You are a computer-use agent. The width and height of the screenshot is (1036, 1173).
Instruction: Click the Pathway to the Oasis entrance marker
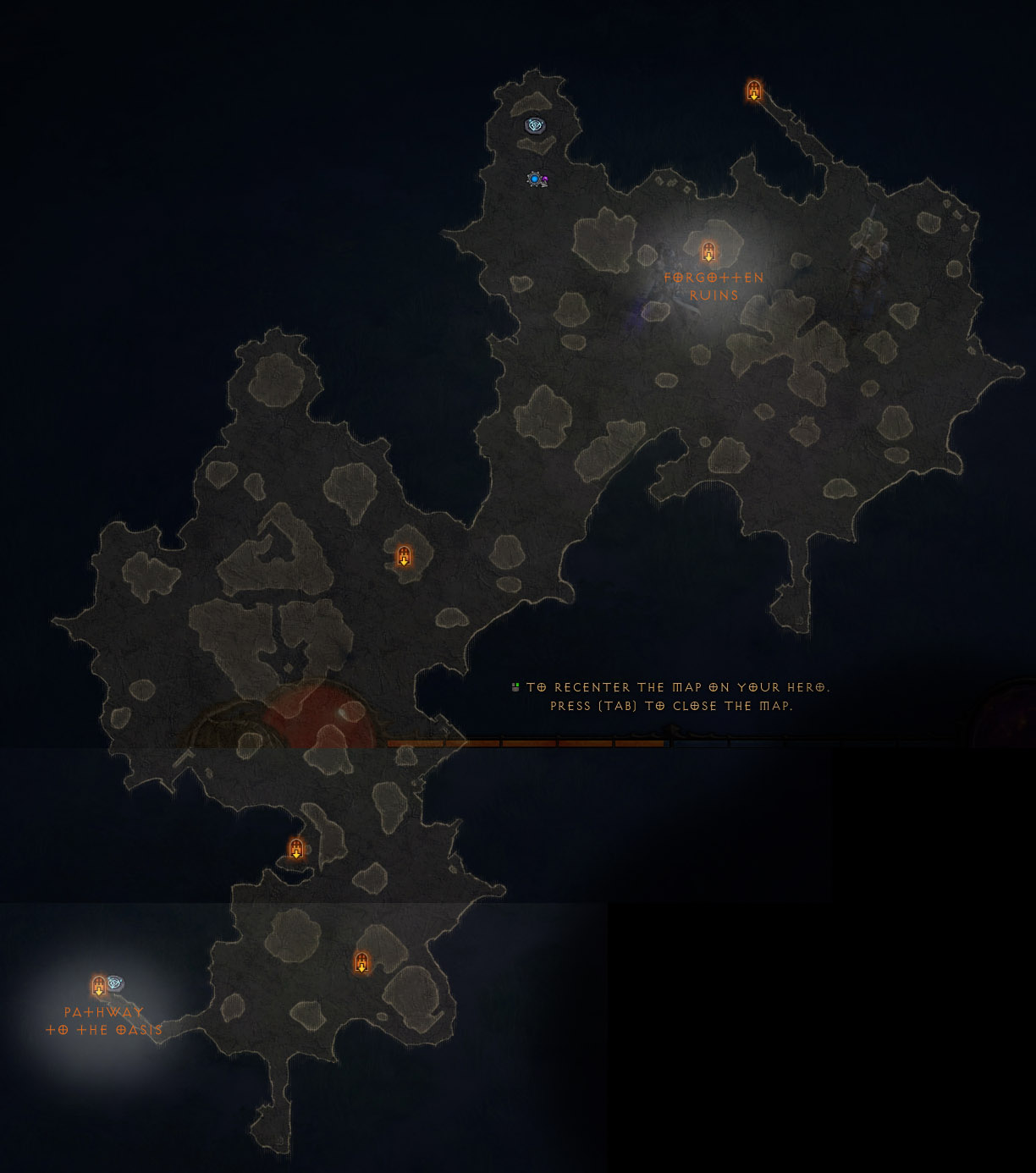coord(98,986)
